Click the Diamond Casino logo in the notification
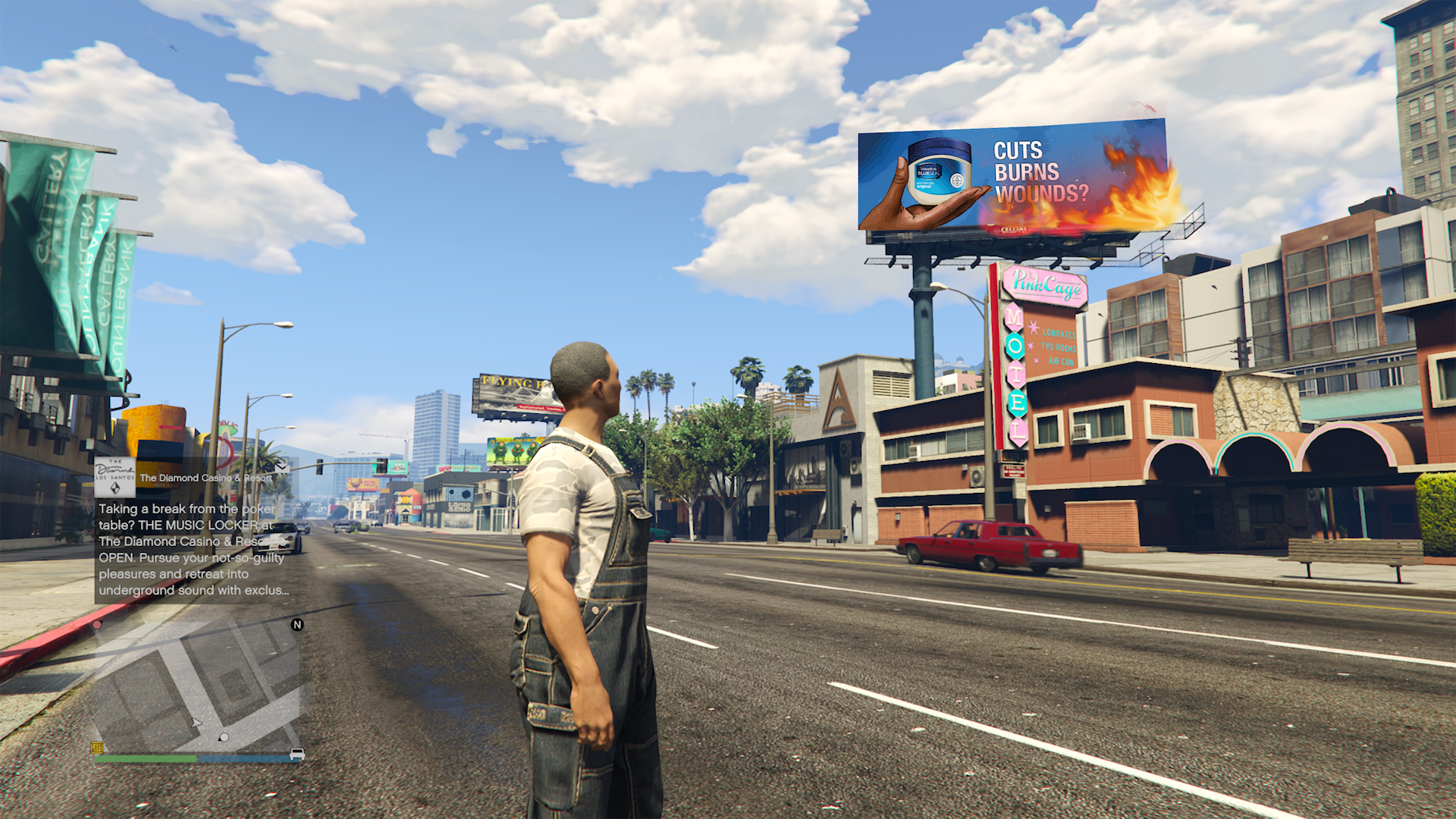This screenshot has height=819, width=1456. click(115, 477)
